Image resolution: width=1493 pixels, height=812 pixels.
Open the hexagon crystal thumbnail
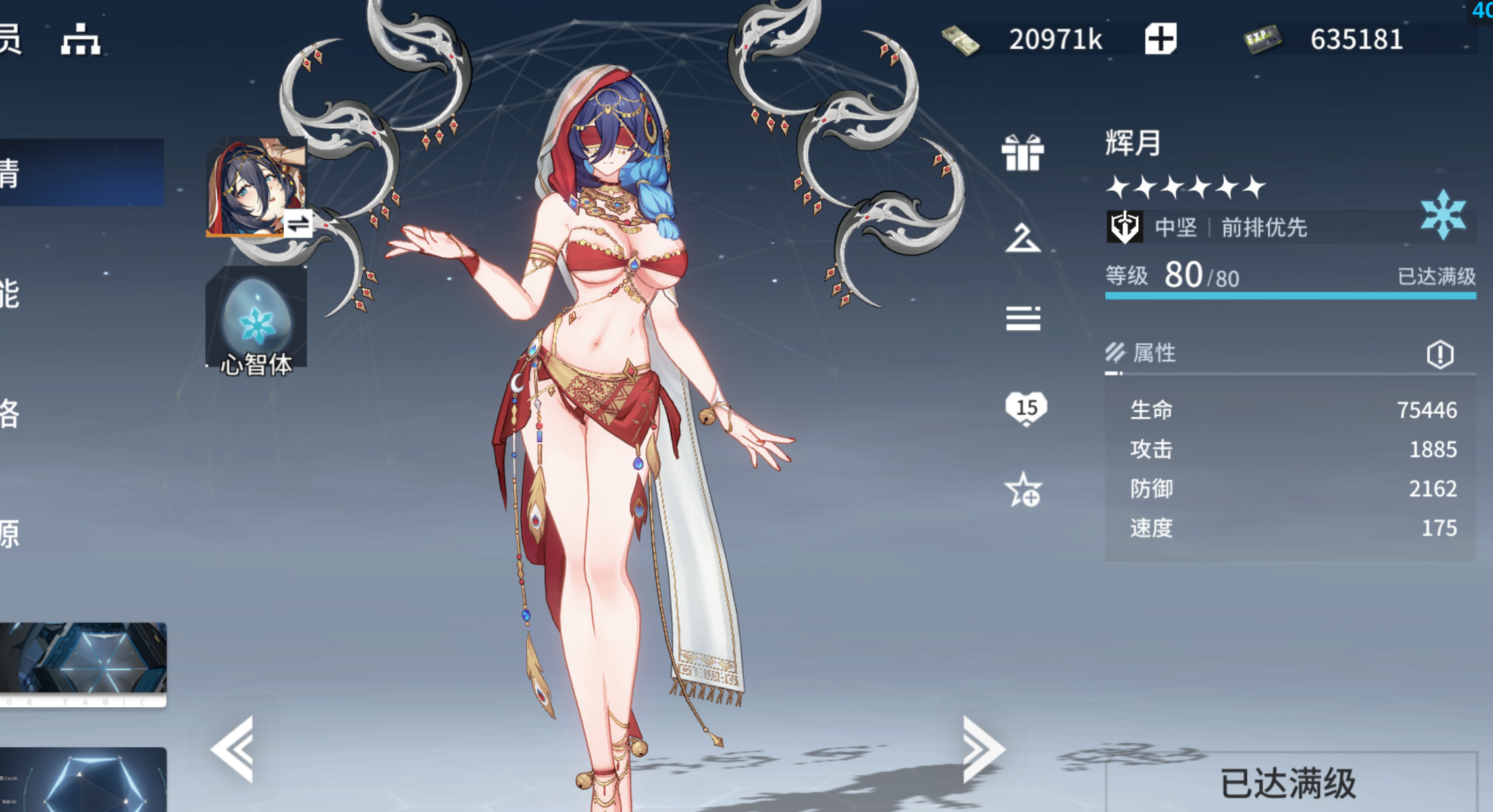[x=83, y=663]
